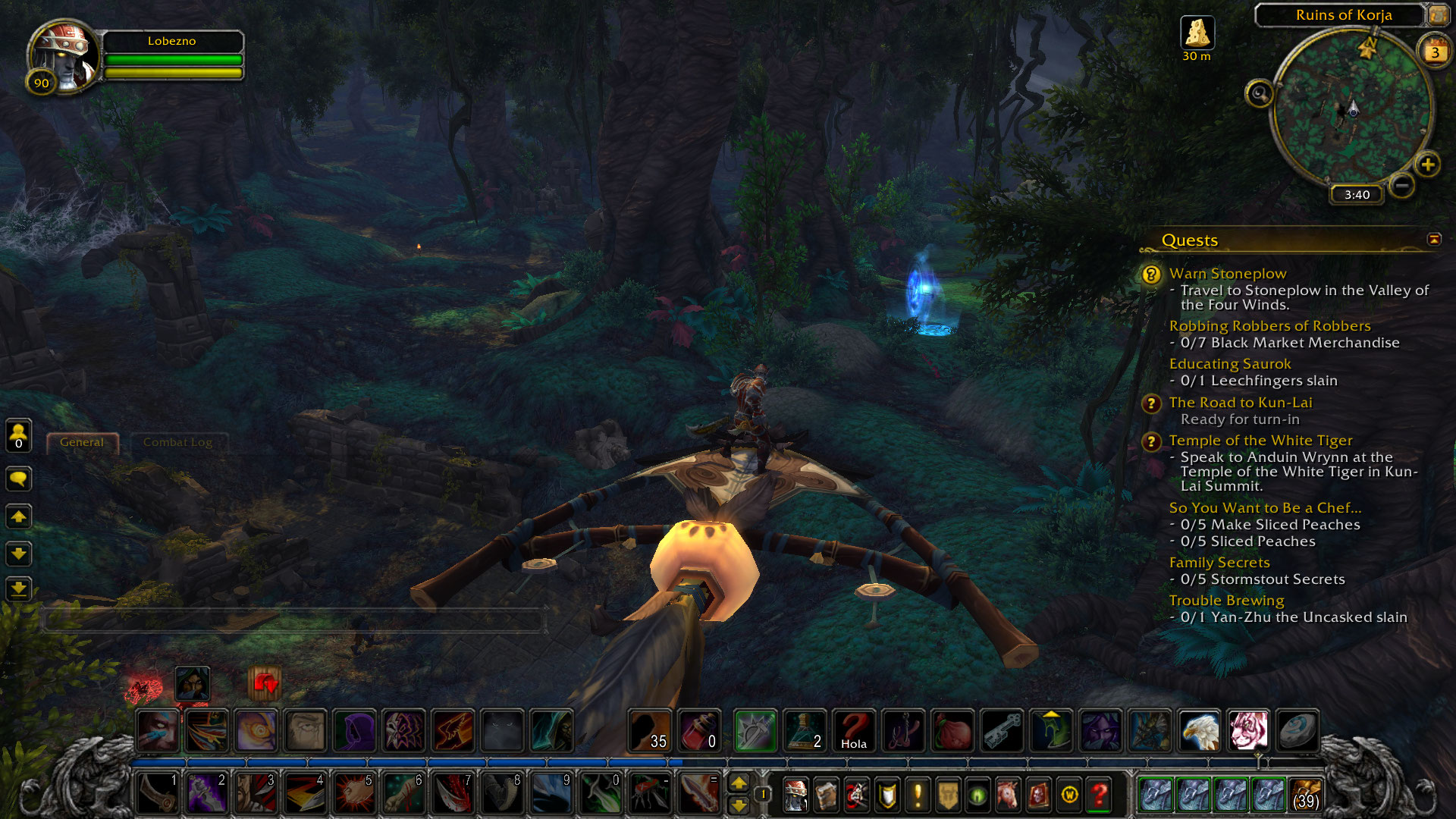Open the Temple of the White Tiger quest
Viewport: 1456px width, 819px height.
[1260, 441]
